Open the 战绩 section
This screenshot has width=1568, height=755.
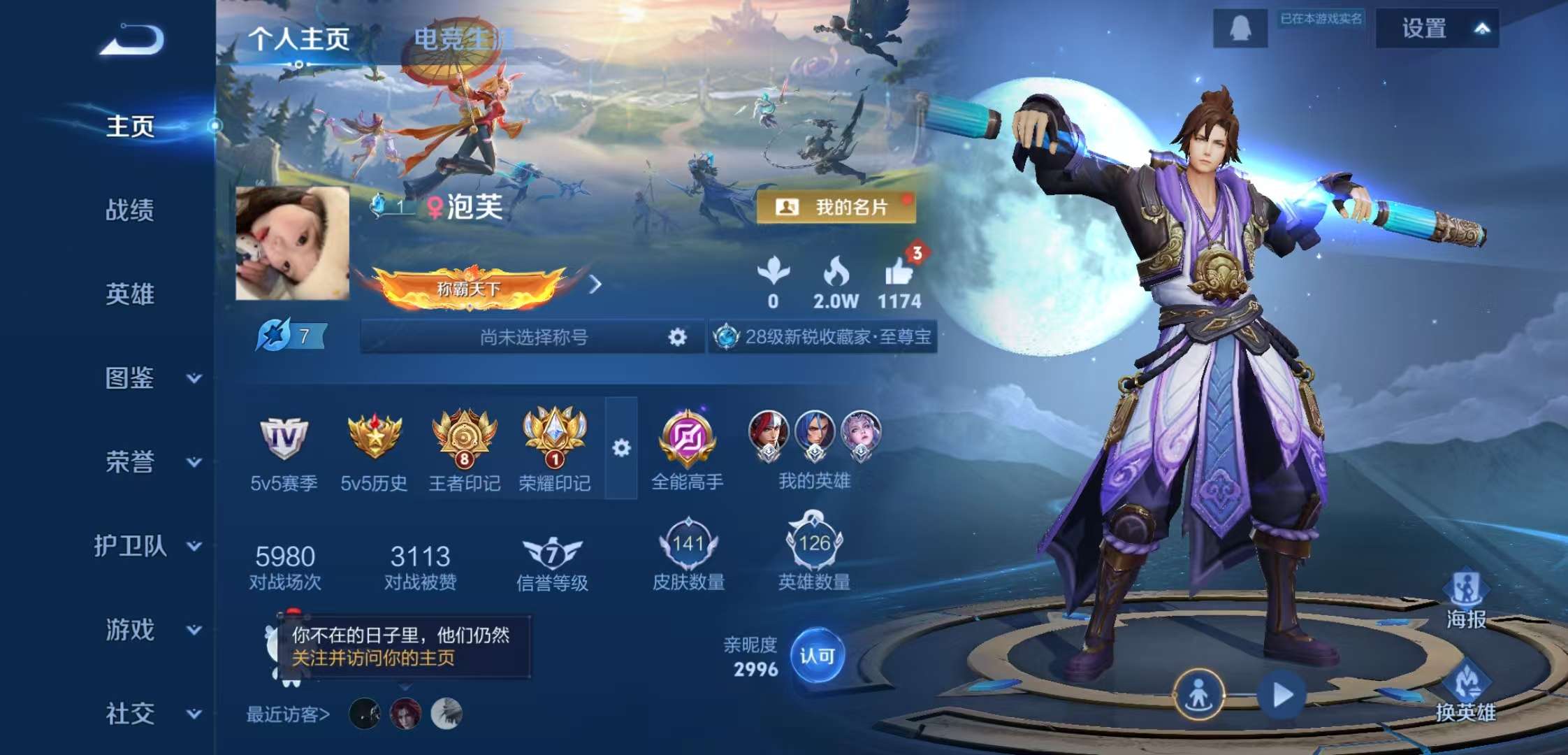pos(130,210)
